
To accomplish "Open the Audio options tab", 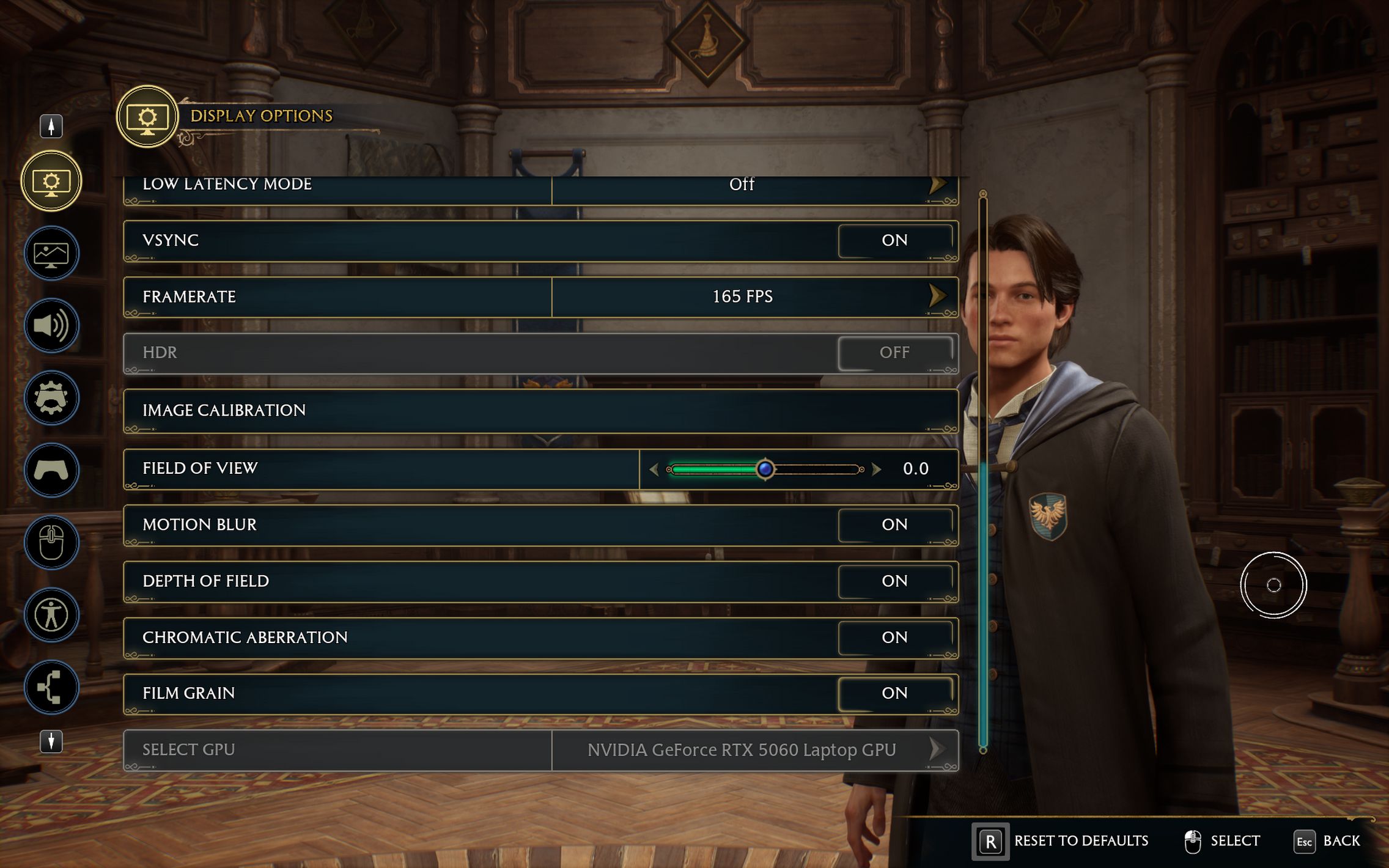I will pos(51,325).
